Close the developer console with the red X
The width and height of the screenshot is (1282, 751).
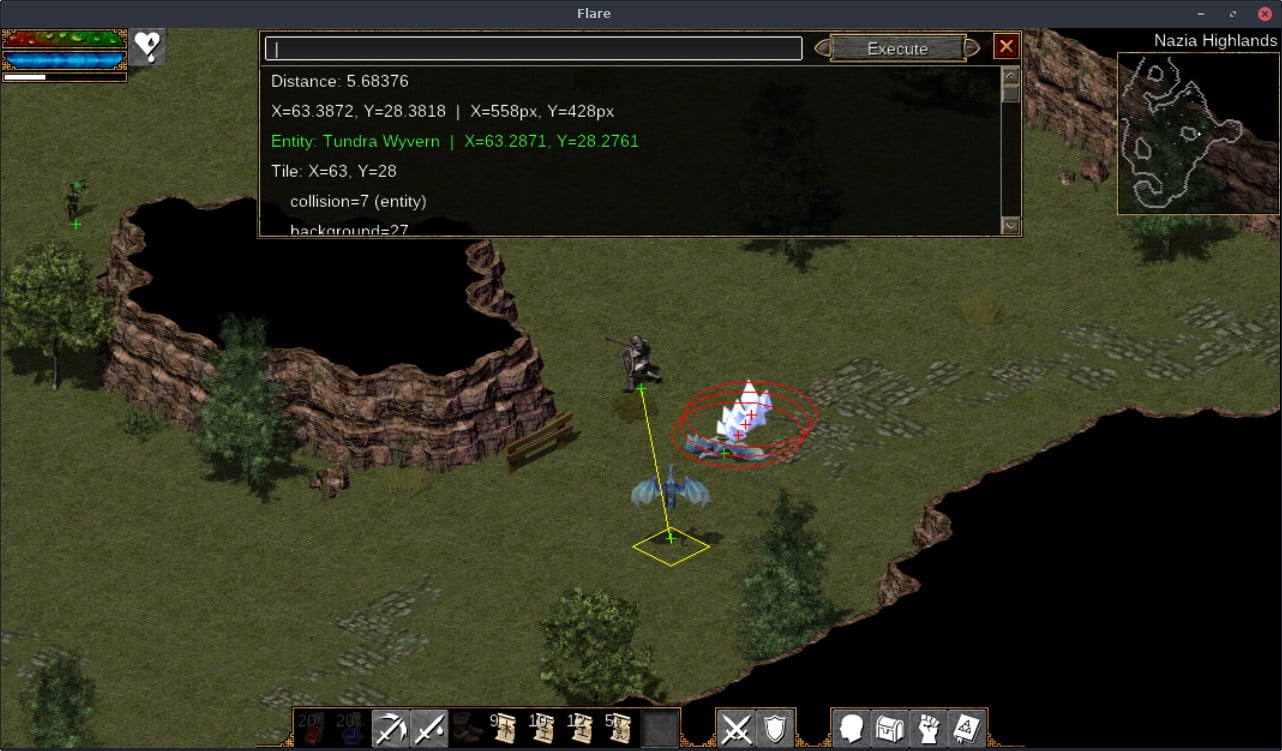click(x=1006, y=47)
